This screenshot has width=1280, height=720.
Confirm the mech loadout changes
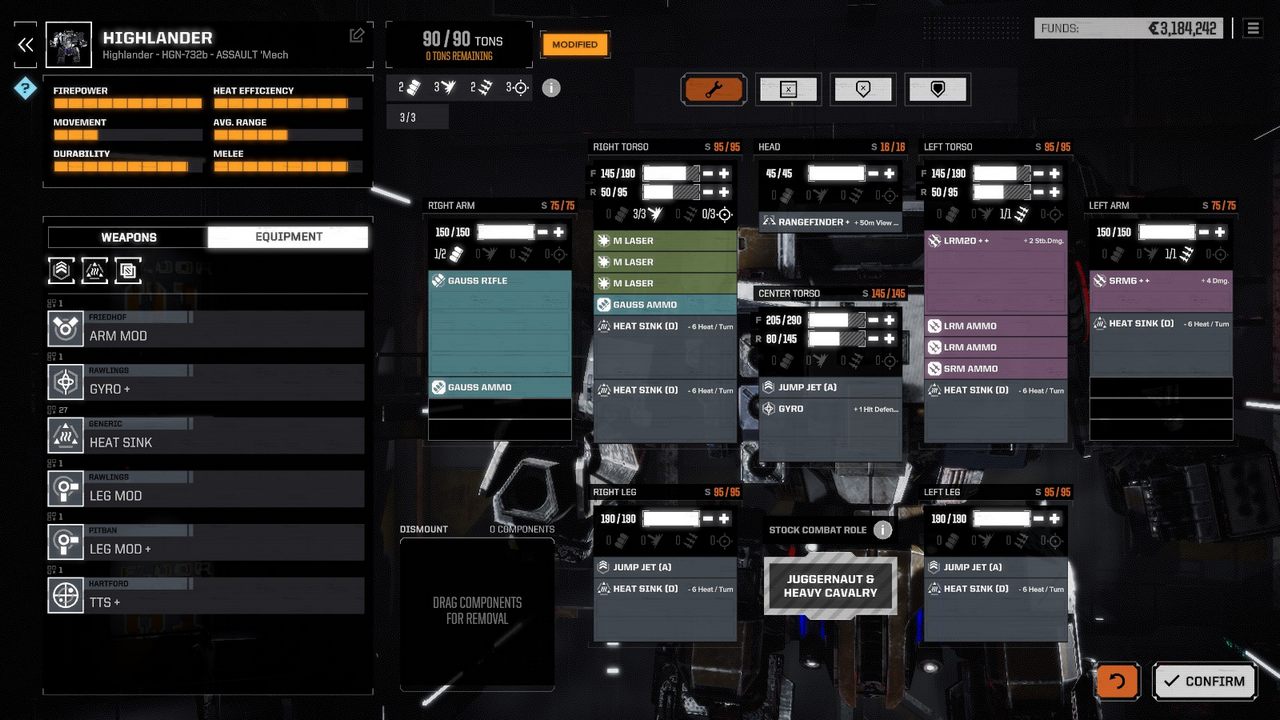pos(1204,681)
